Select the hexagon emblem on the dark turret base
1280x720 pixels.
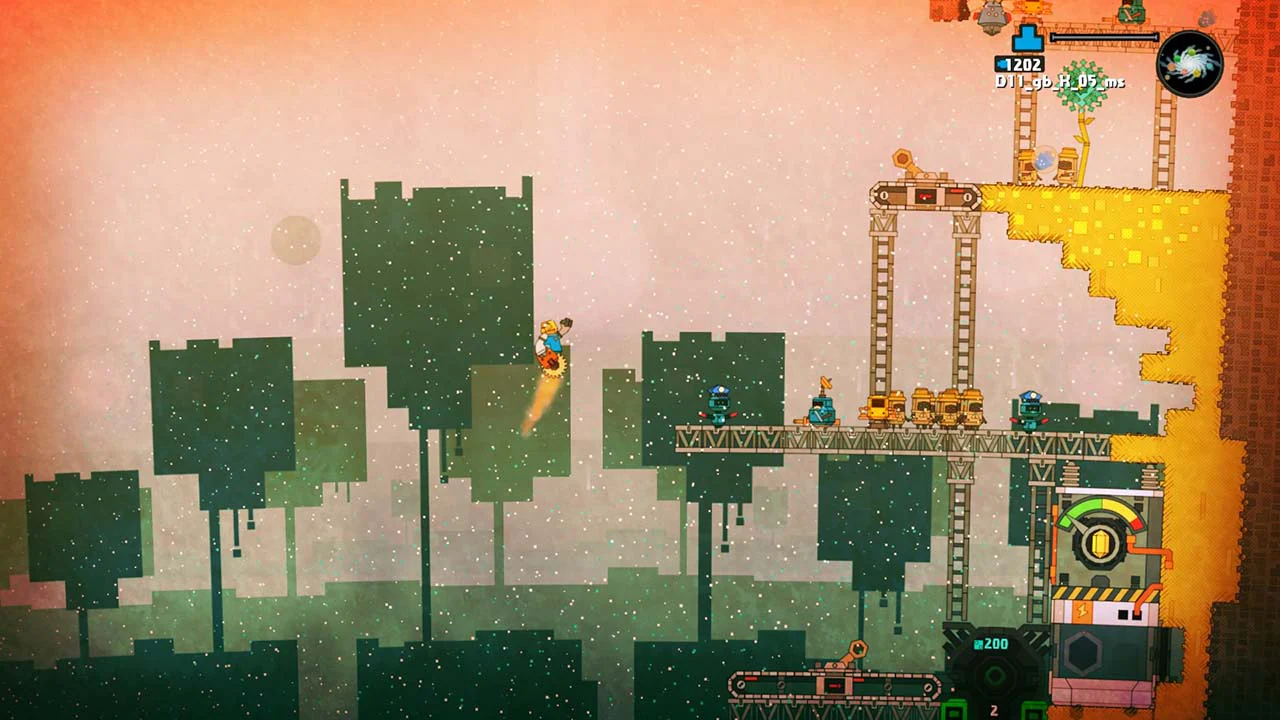pos(1083,650)
